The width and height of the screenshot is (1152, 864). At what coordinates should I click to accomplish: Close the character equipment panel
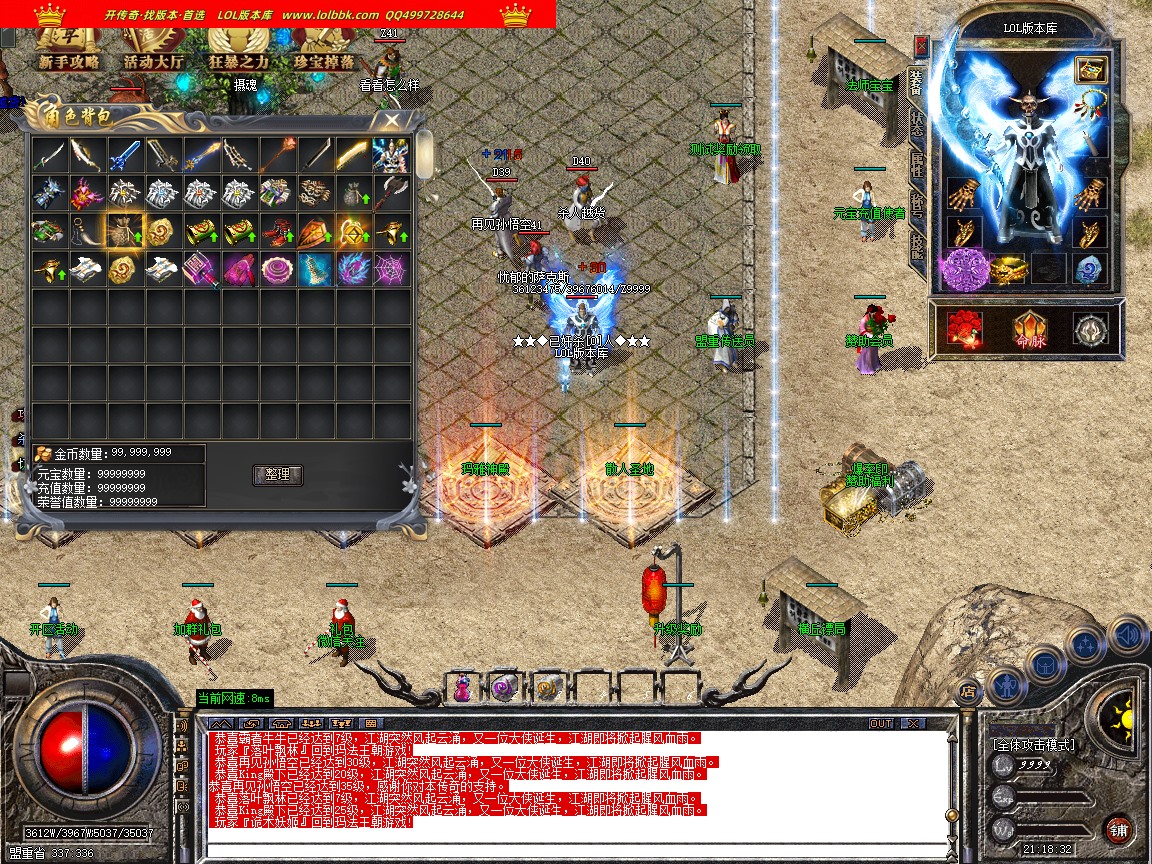click(921, 47)
